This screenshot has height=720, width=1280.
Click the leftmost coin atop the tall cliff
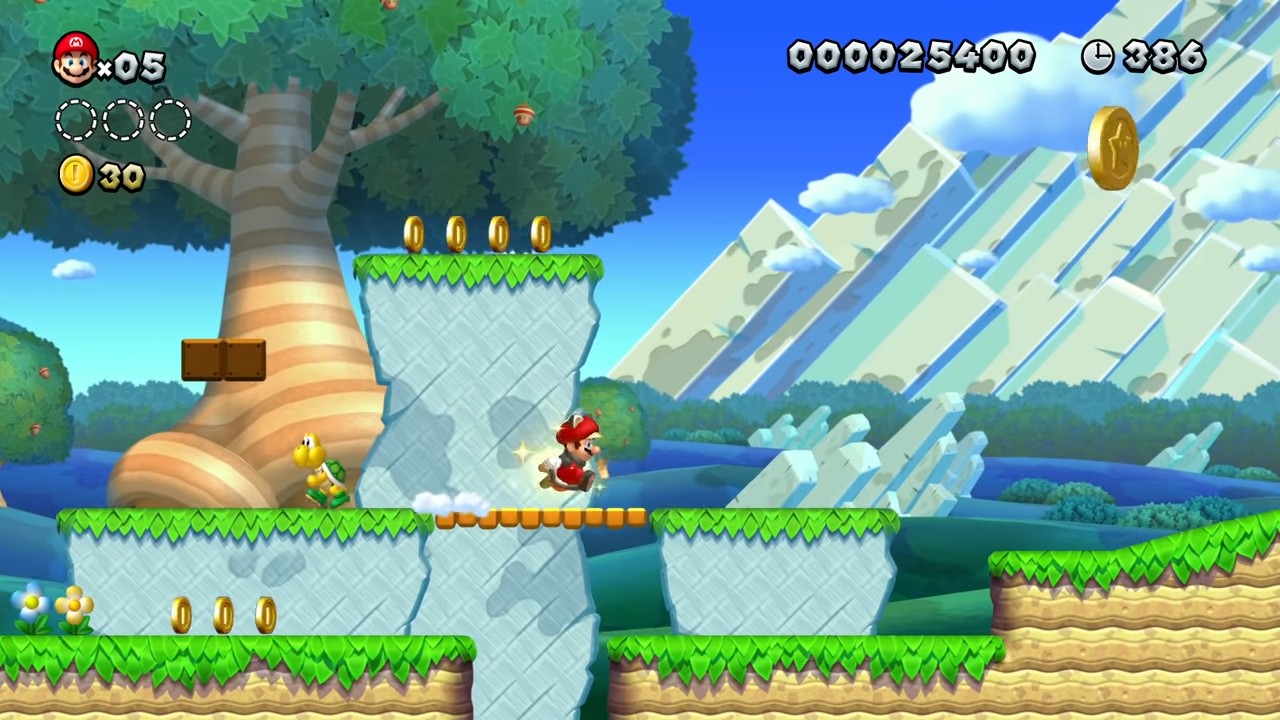click(414, 233)
